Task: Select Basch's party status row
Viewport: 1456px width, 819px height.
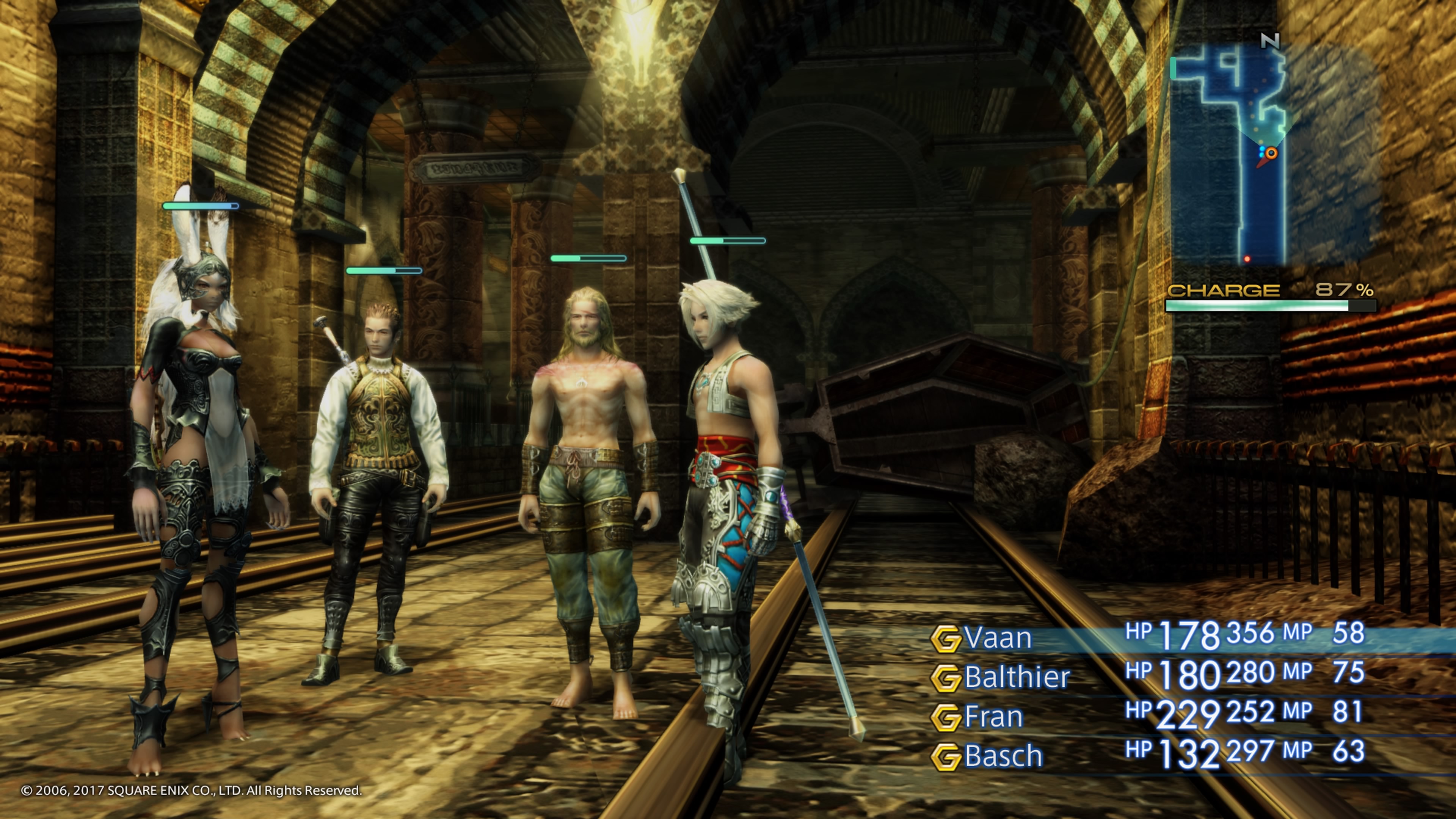Action: click(x=1003, y=757)
